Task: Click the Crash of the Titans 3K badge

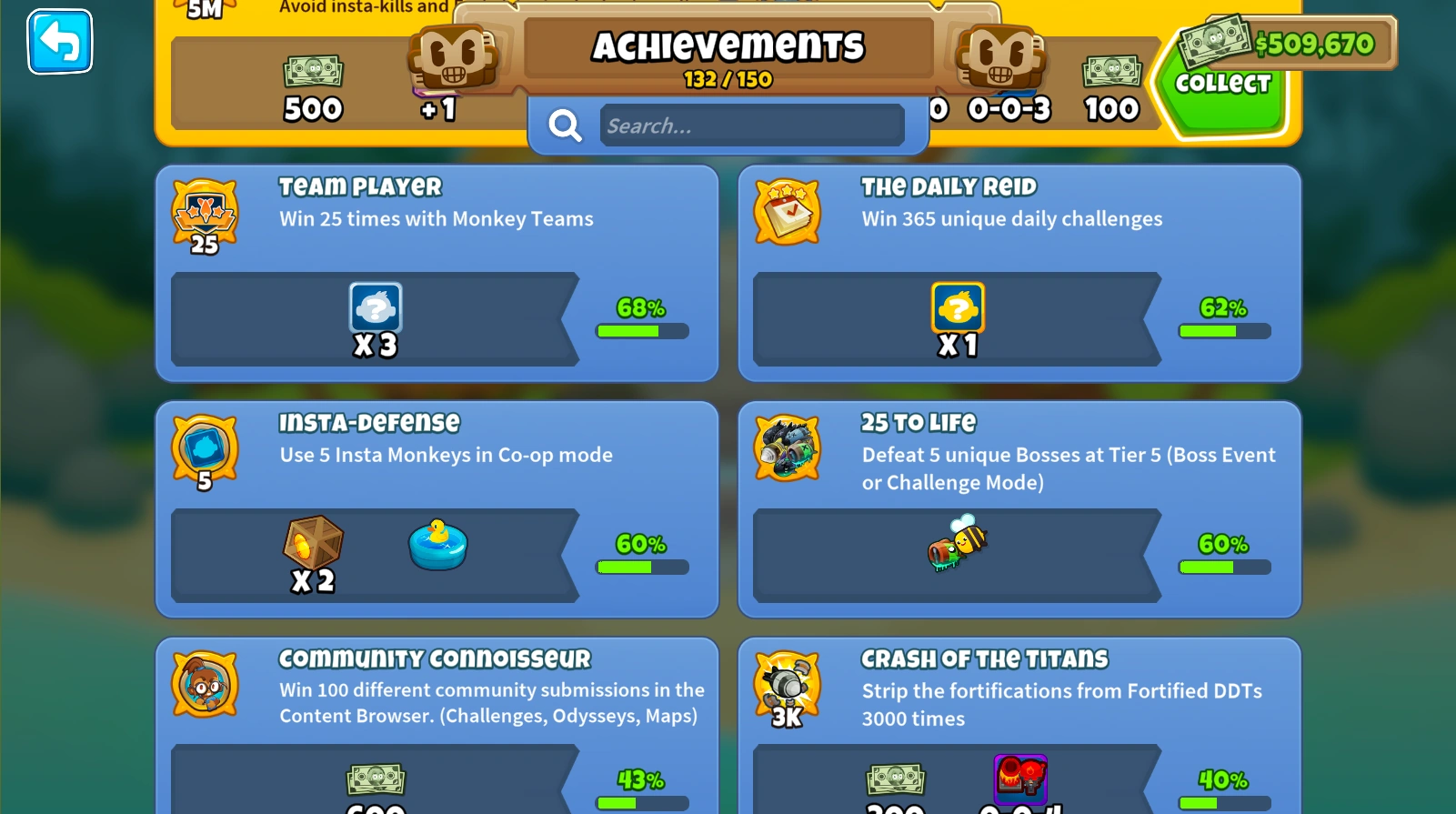Action: (x=786, y=683)
